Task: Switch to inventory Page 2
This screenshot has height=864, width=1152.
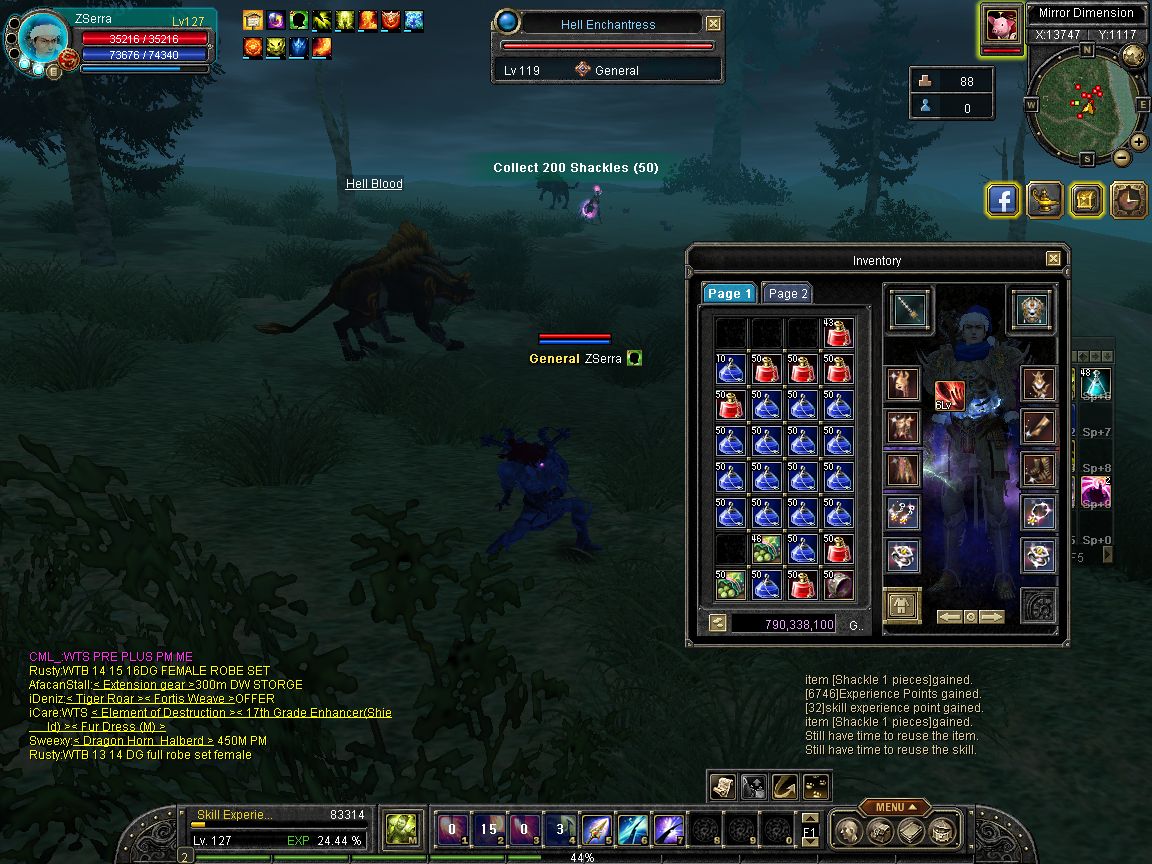Action: click(787, 293)
